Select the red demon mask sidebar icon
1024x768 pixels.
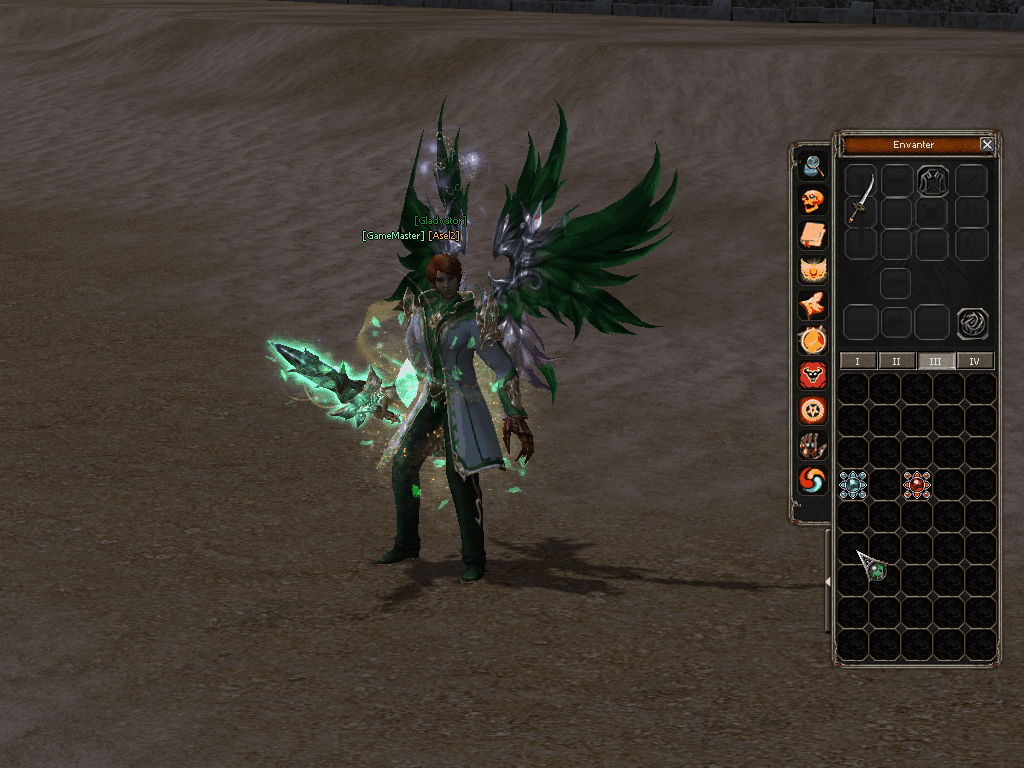[813, 375]
